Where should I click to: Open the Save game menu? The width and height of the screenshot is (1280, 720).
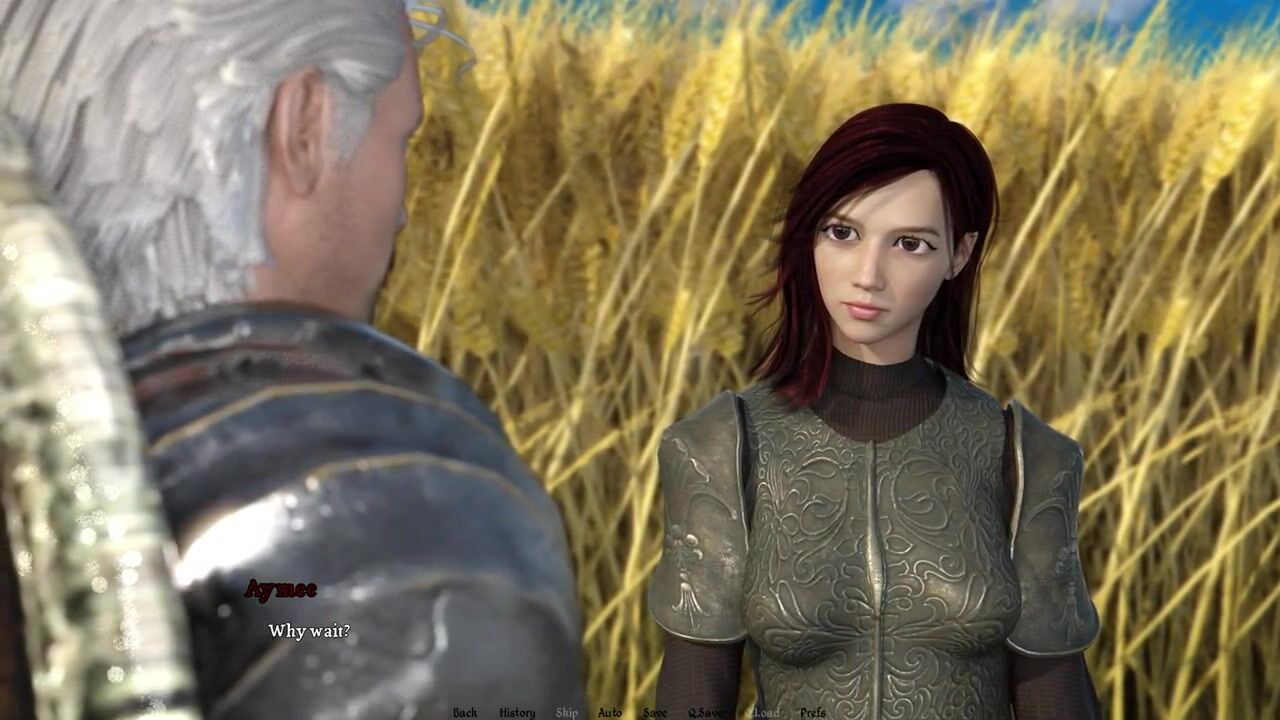tap(655, 712)
